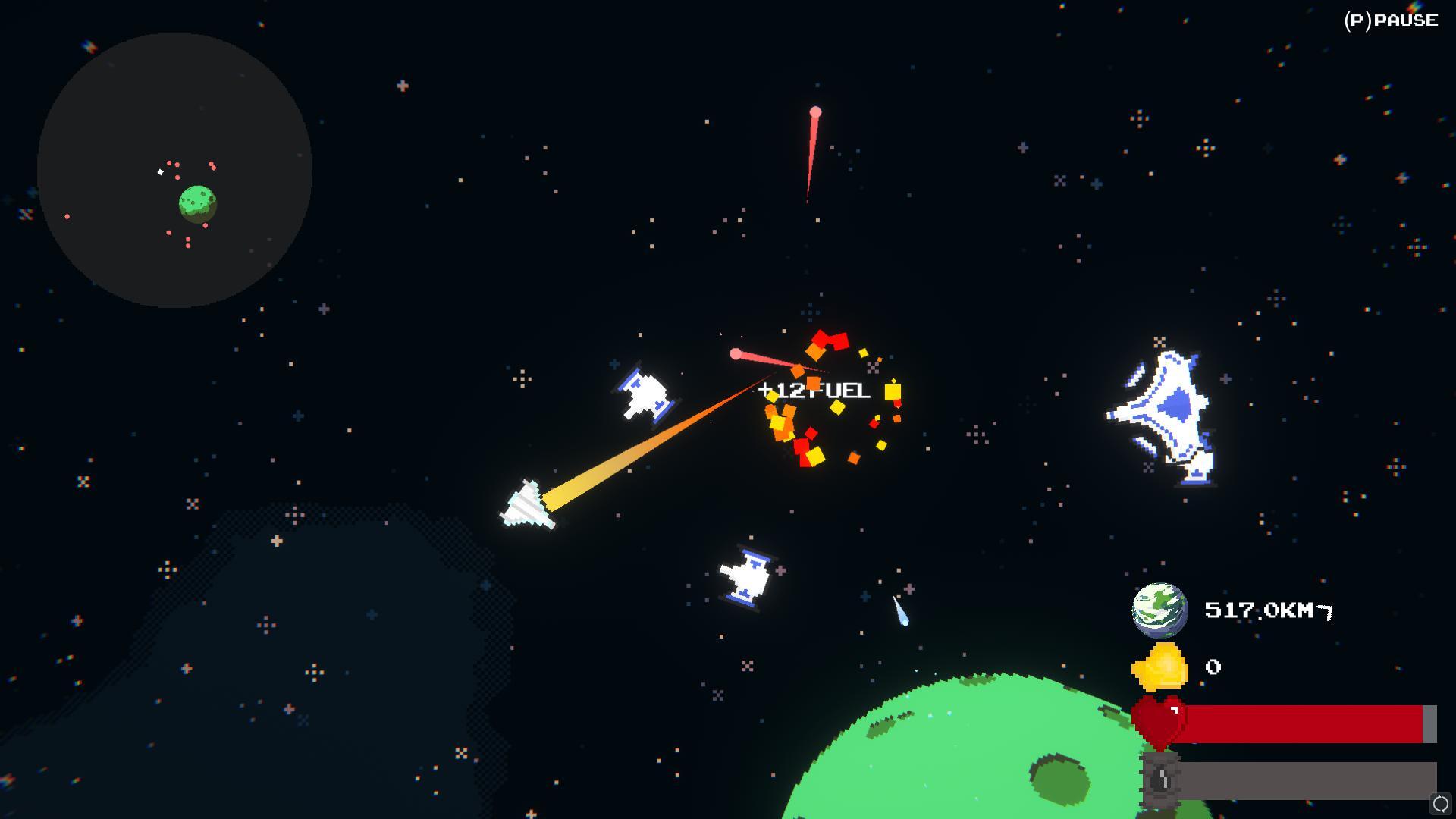This screenshot has width=1456, height=819.
Task: Select the planet distance tracker icon
Action: click(x=1159, y=610)
